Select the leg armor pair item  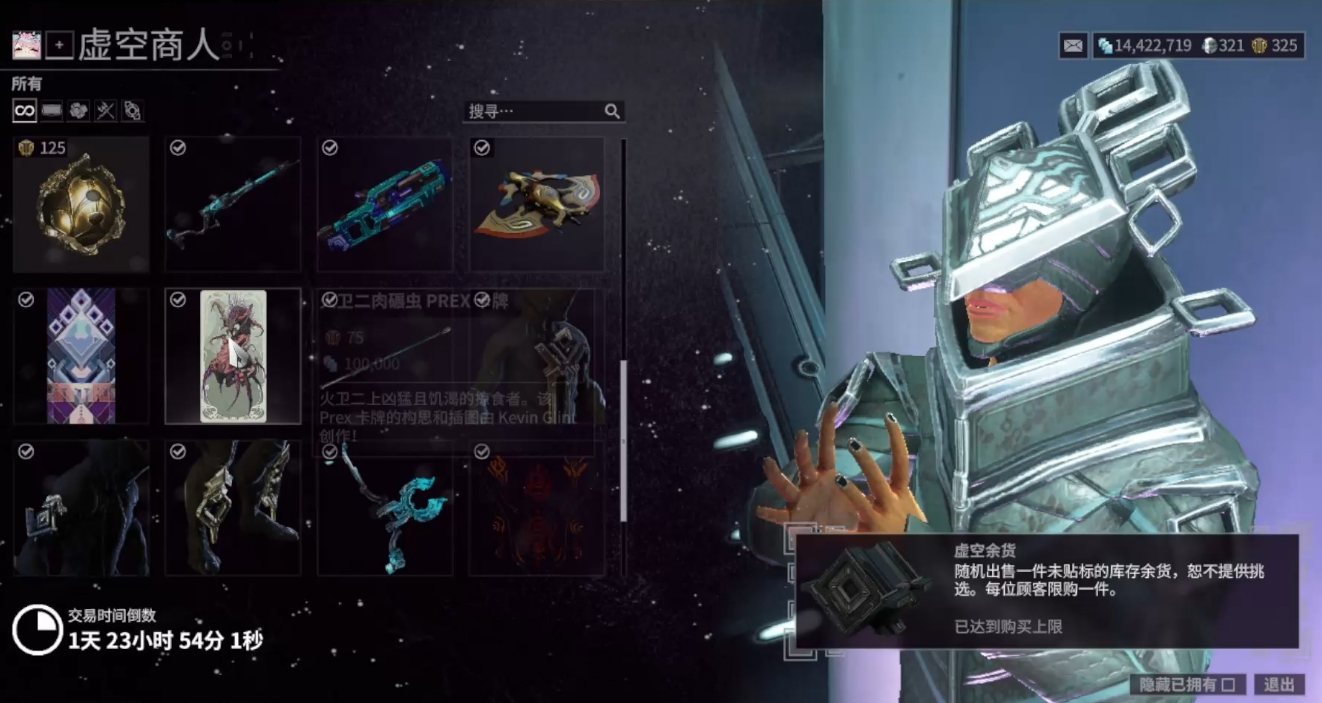[x=233, y=509]
